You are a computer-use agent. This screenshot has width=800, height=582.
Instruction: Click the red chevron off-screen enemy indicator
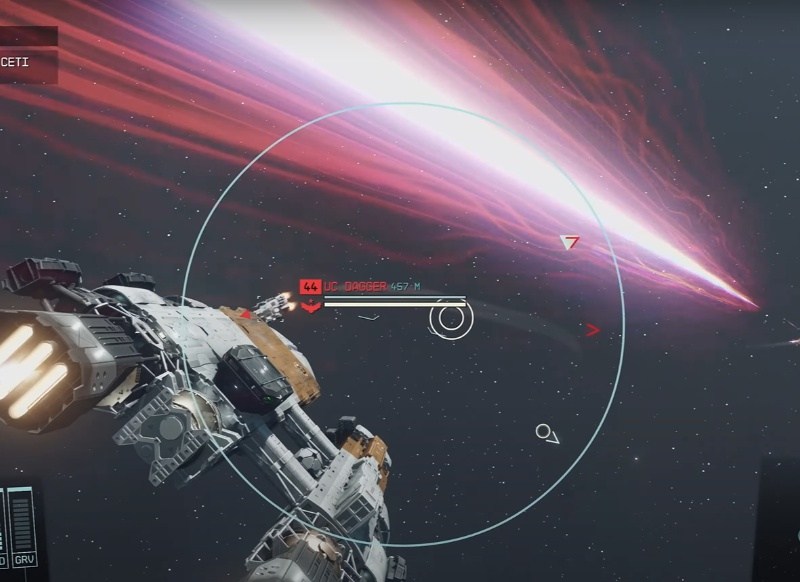point(593,329)
